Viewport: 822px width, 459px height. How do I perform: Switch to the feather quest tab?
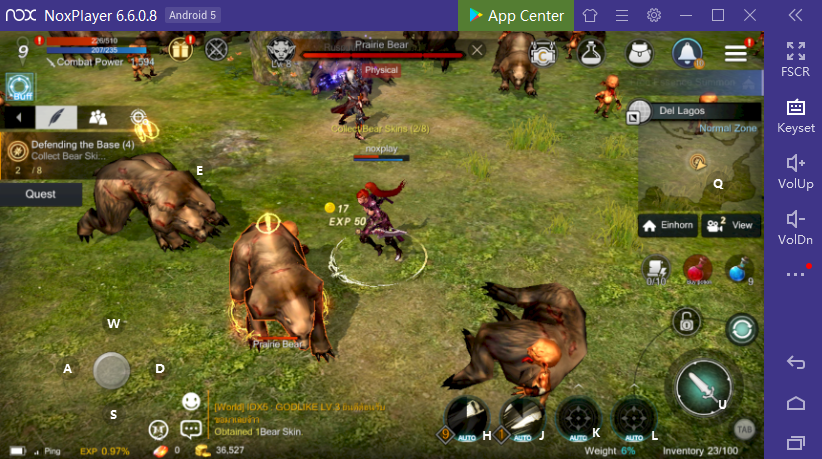pyautogui.click(x=56, y=117)
